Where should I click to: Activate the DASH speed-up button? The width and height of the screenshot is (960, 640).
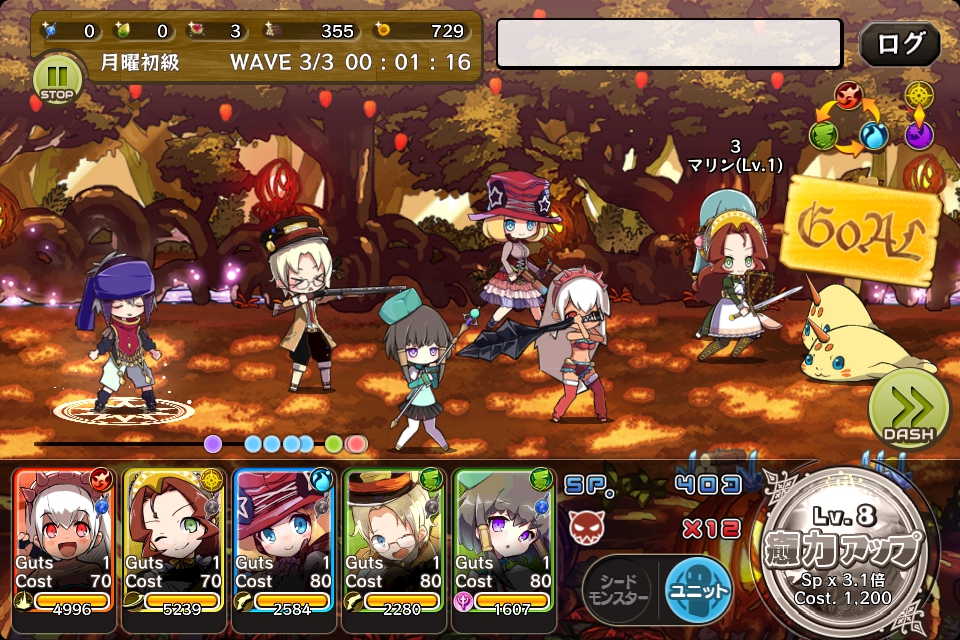pos(907,410)
